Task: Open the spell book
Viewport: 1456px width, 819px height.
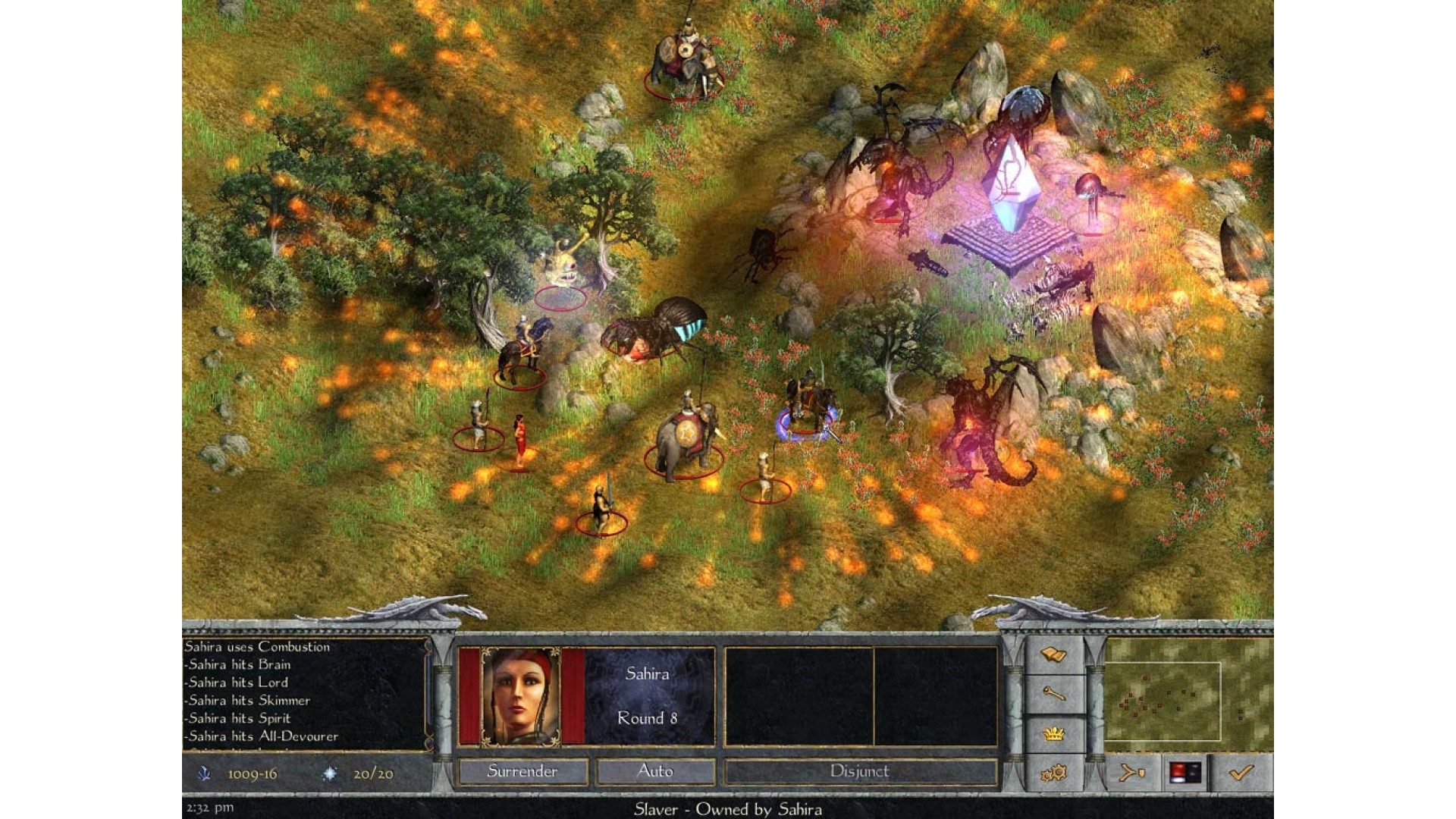Action: click(x=1054, y=654)
